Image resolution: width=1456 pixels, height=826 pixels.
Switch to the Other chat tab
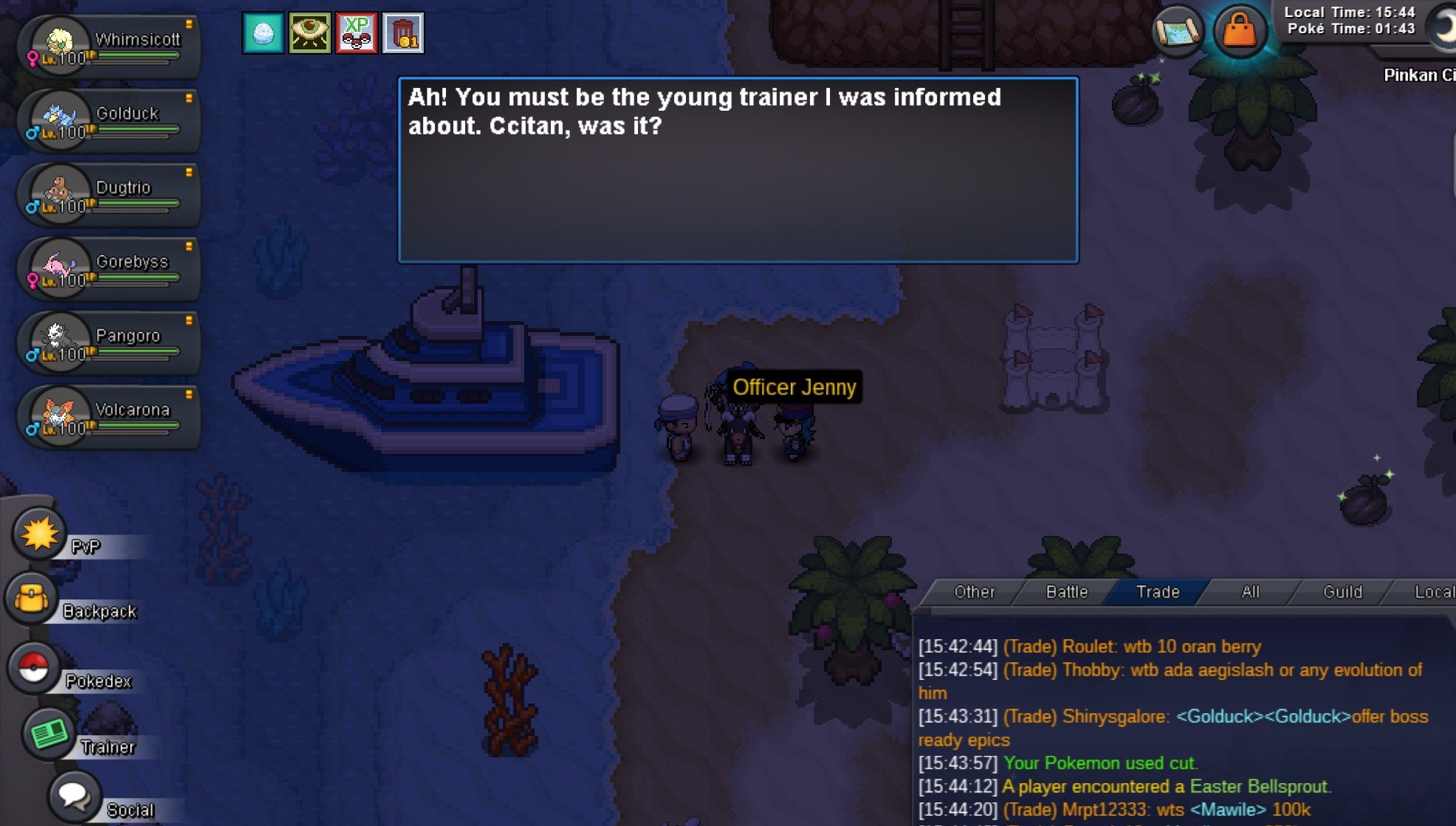pos(974,592)
